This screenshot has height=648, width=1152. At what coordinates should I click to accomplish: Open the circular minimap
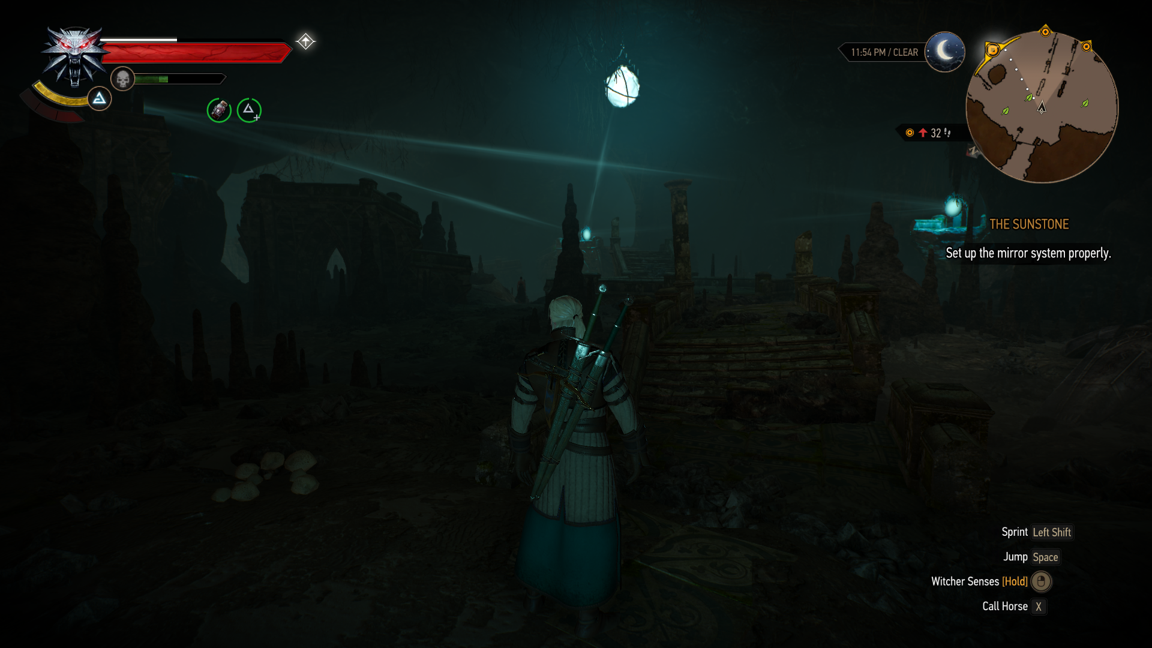pos(1042,107)
